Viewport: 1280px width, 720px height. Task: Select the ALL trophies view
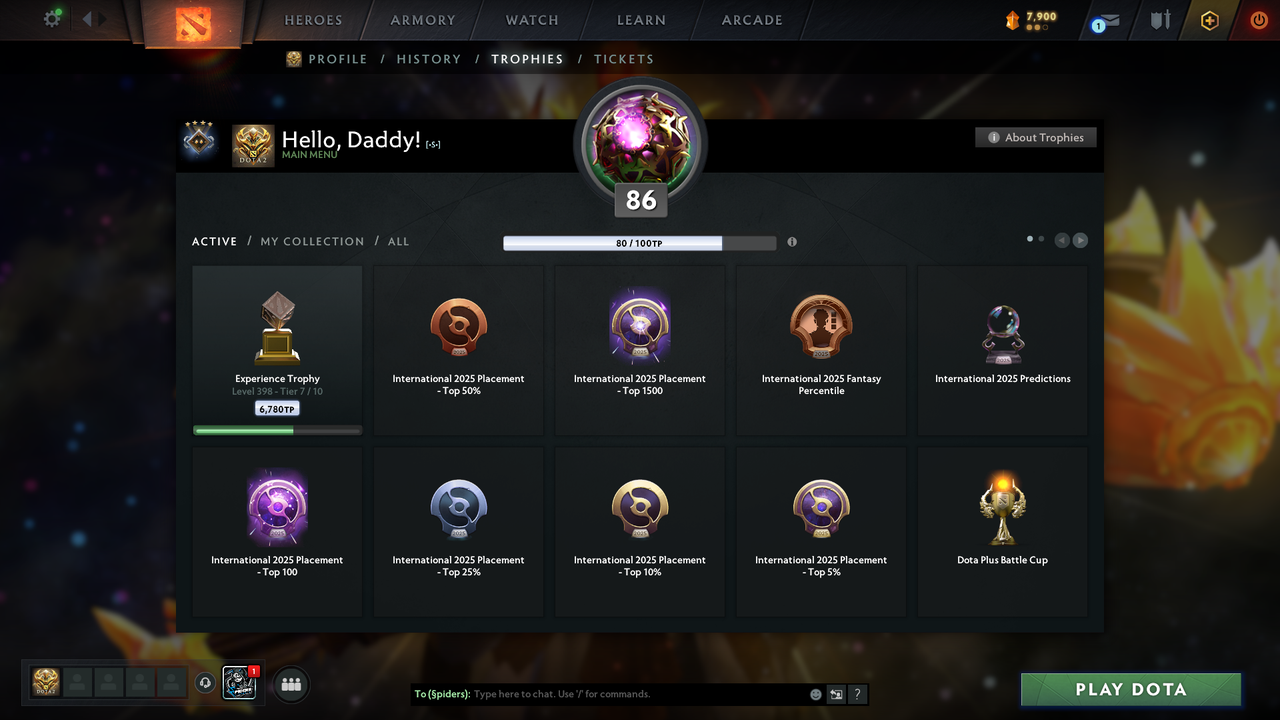point(398,241)
